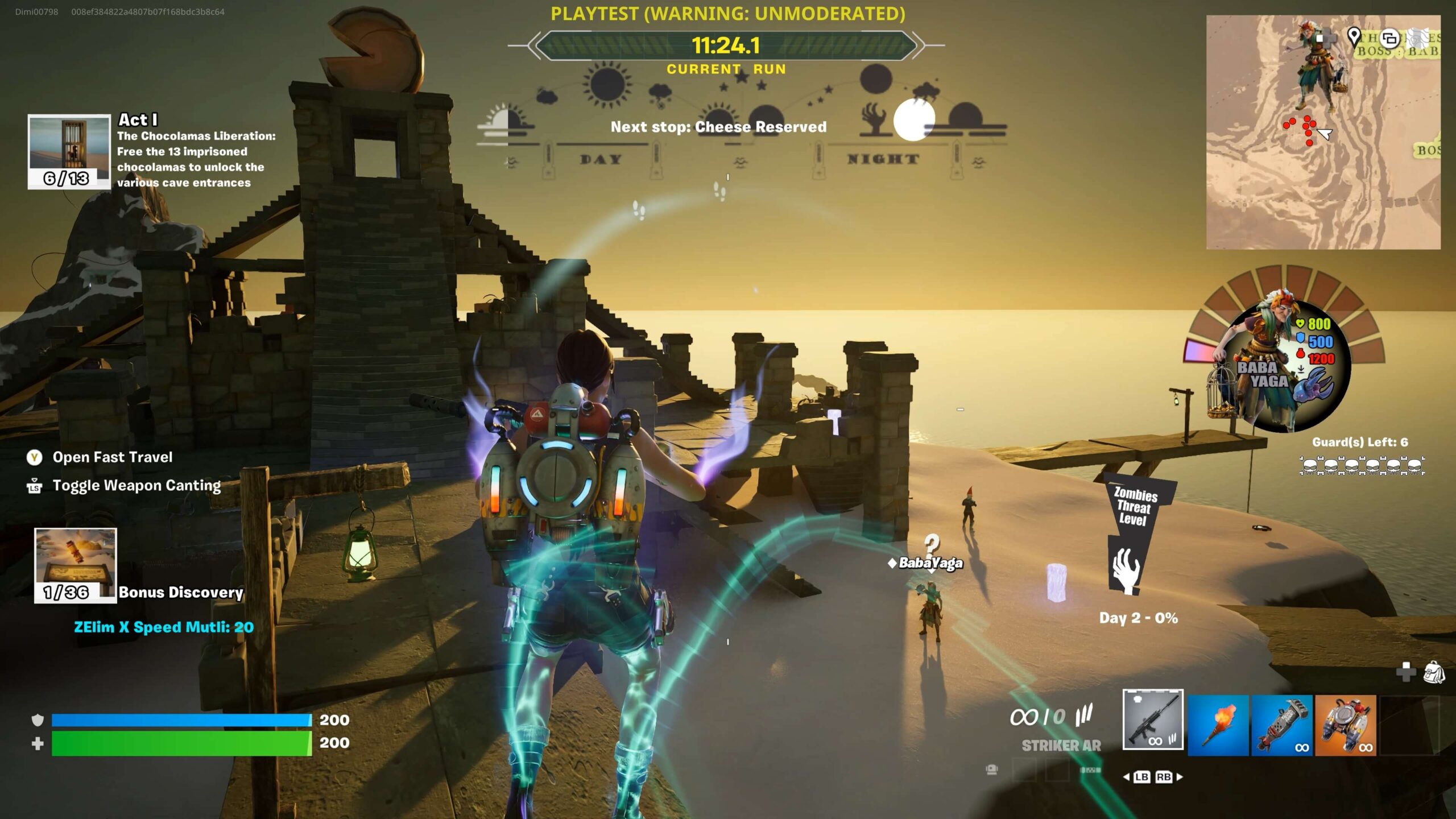The width and height of the screenshot is (1456, 819).
Task: Select the Striker AR weapon slot
Action: 1153,719
